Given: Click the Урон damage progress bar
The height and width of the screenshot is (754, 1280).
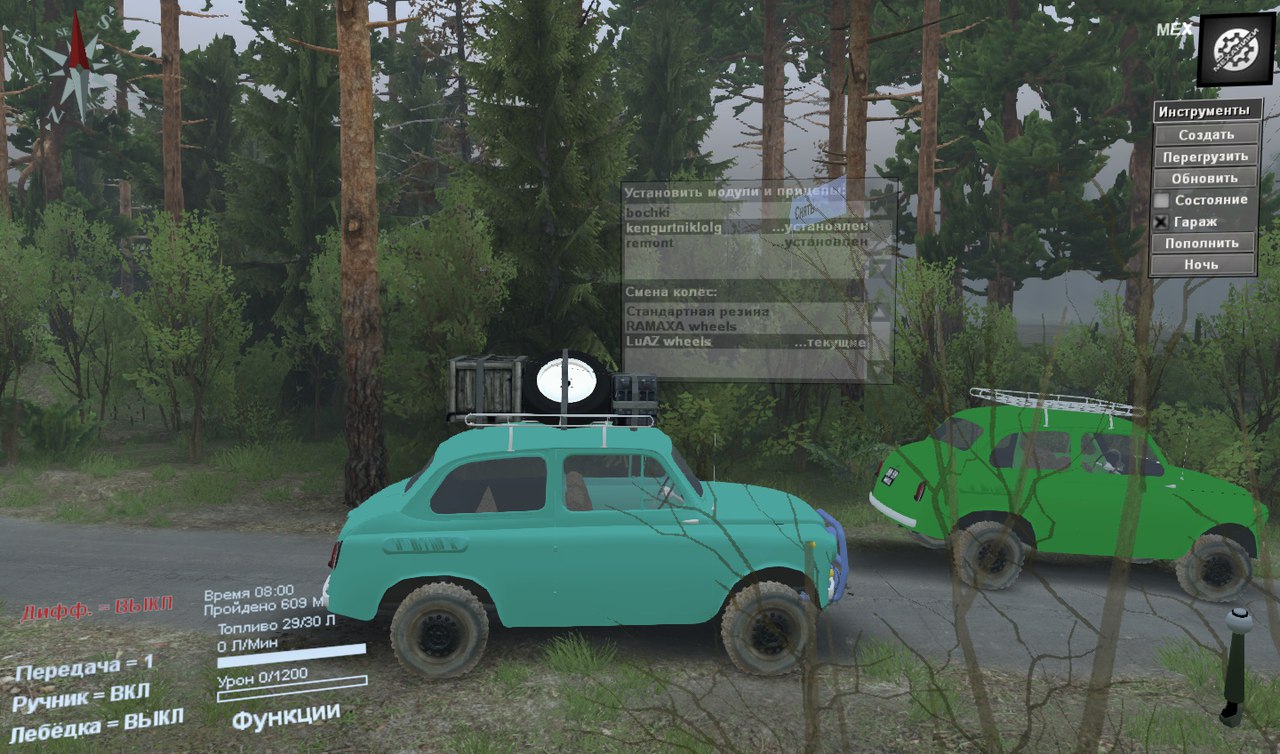Looking at the screenshot, I should click(290, 690).
